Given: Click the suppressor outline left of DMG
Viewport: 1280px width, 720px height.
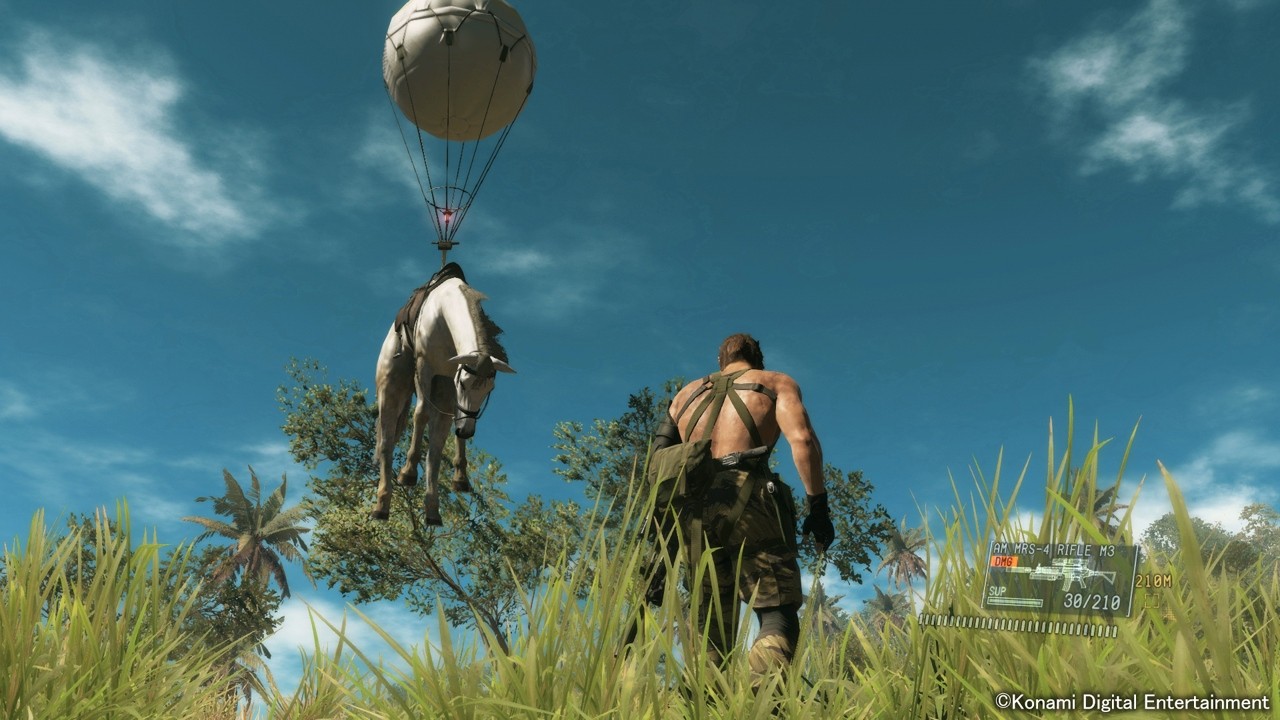Looking at the screenshot, I should (1020, 569).
